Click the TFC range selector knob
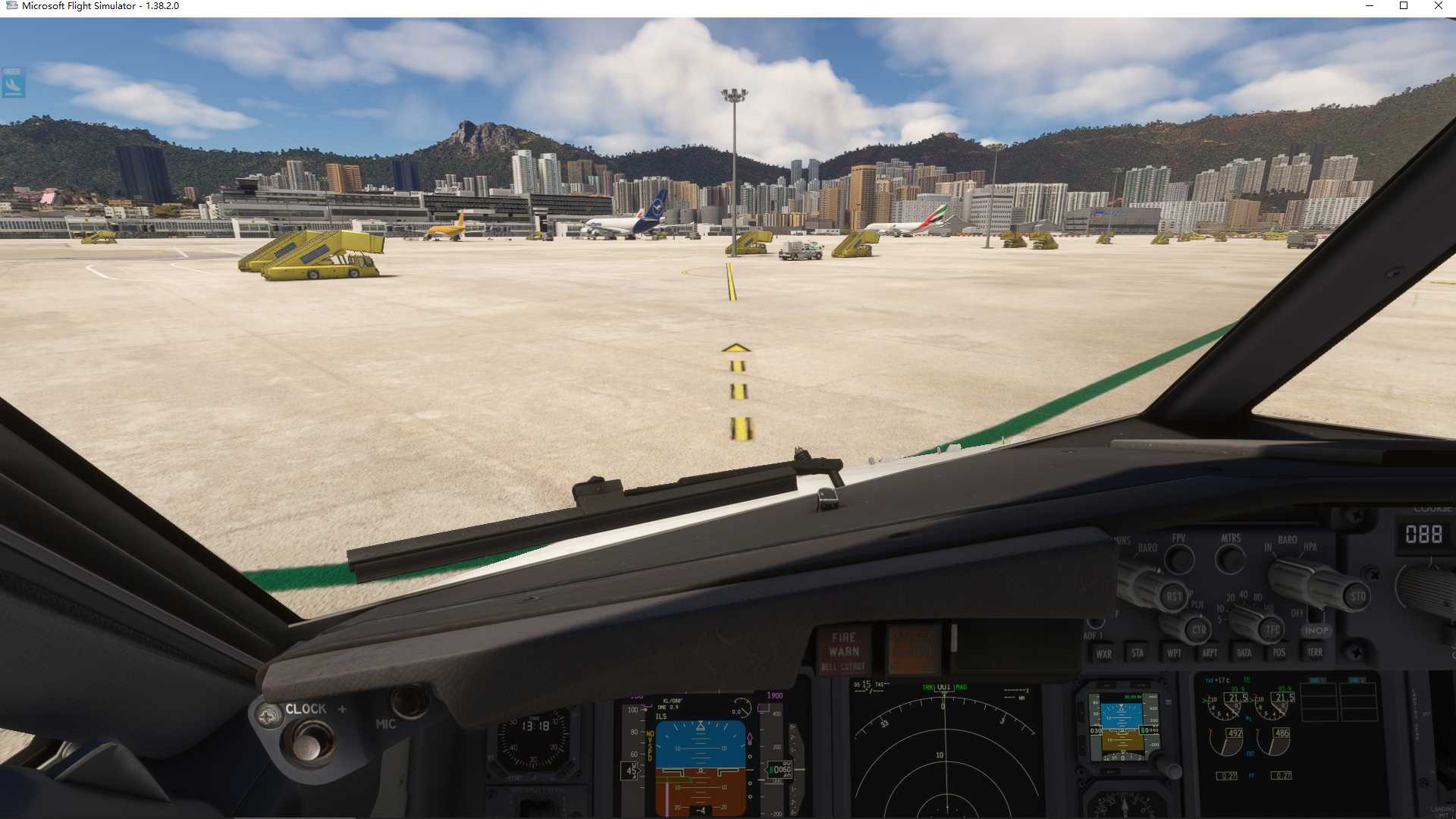This screenshot has width=1456, height=819. click(x=1272, y=629)
